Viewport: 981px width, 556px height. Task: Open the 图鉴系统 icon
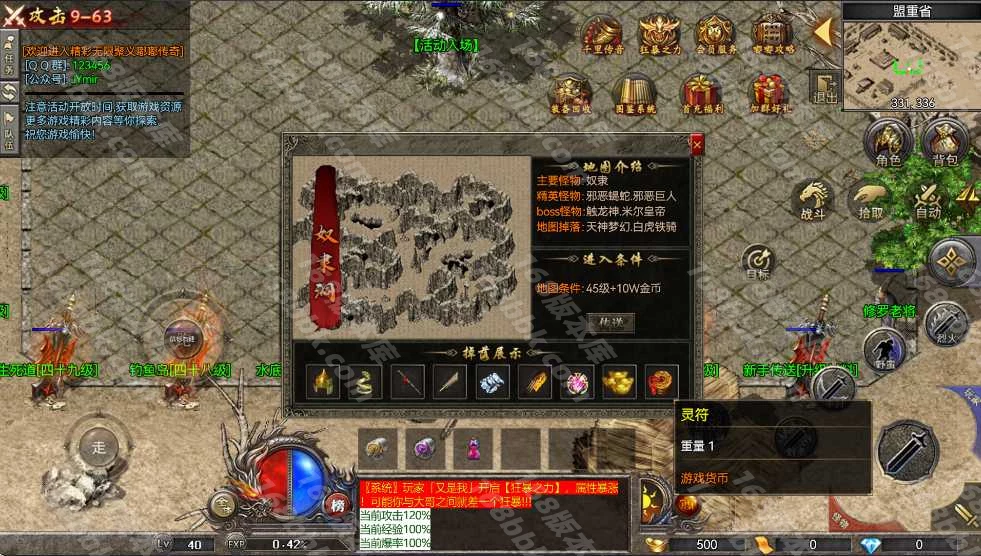[x=632, y=94]
